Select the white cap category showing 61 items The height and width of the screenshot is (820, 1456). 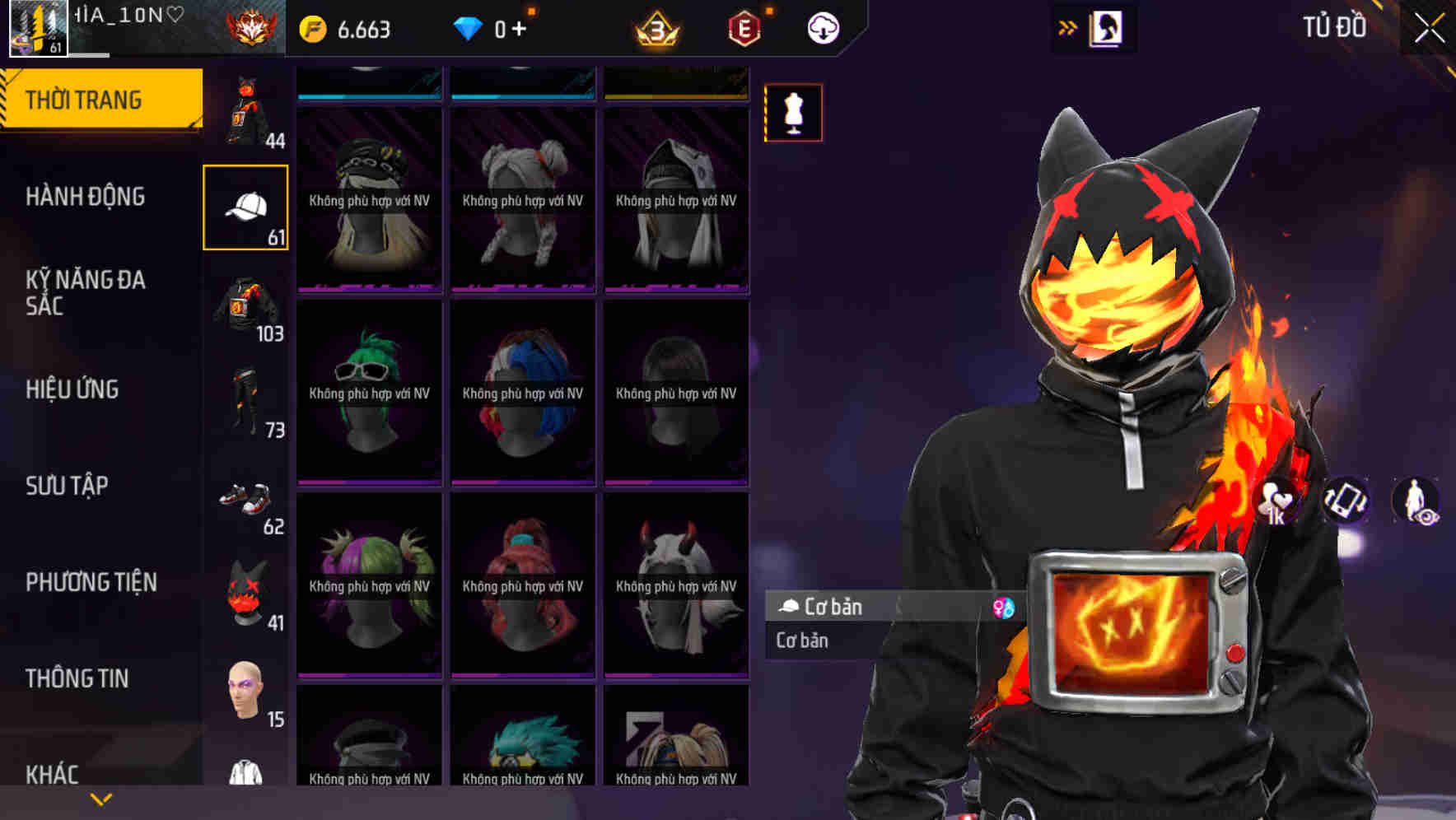coord(245,207)
